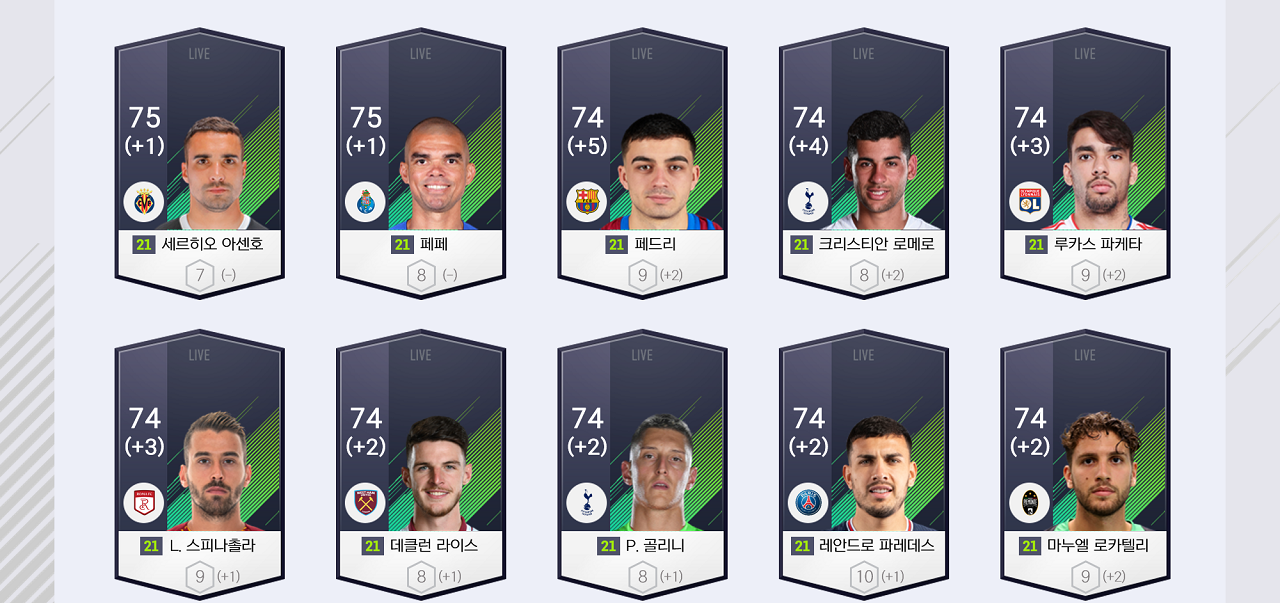Viewport: 1280px width, 603px height.
Task: Select the 마누엘 로카텔리 player card
Action: coord(1085,467)
